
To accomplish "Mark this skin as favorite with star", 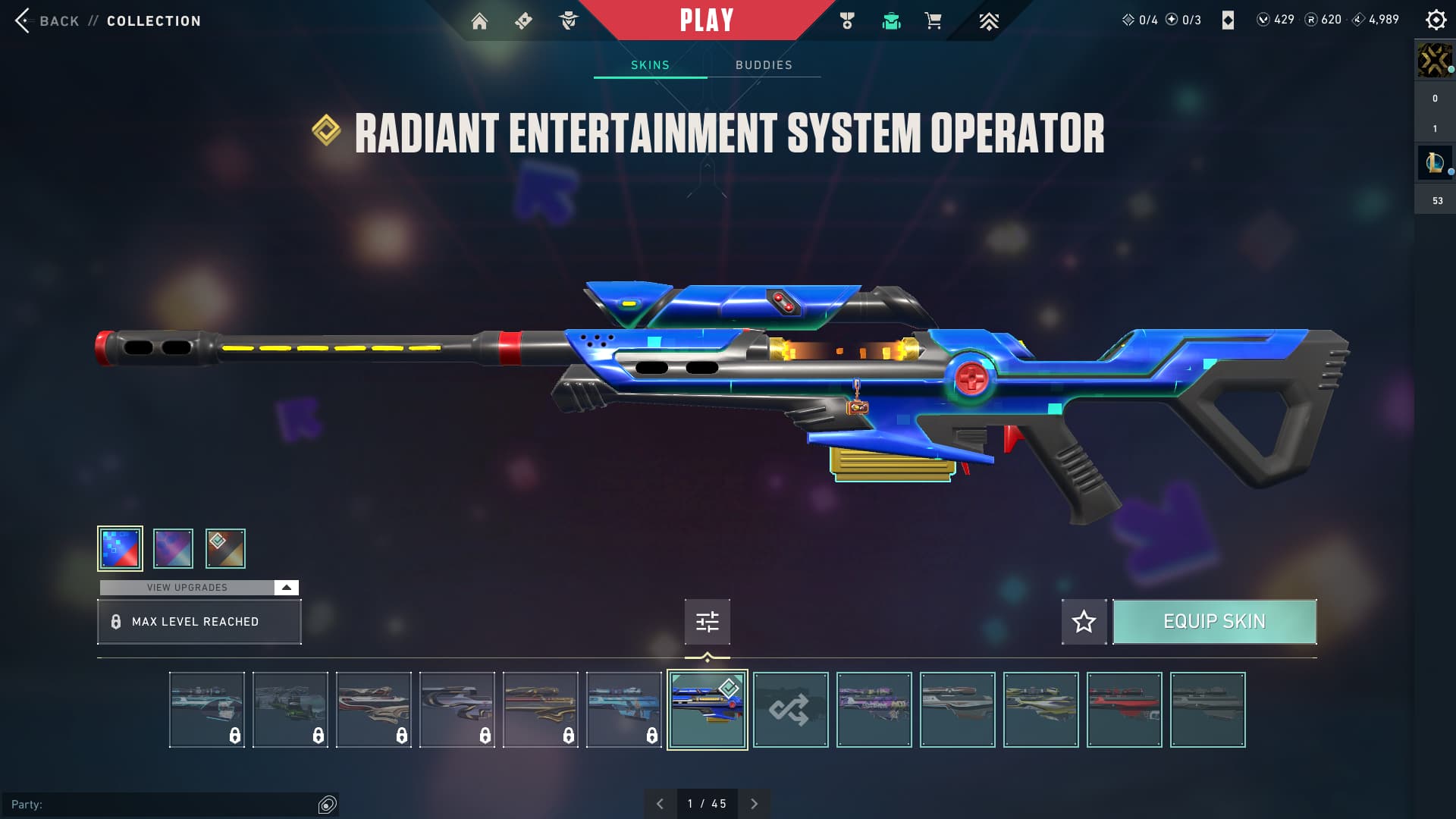I will [1084, 622].
